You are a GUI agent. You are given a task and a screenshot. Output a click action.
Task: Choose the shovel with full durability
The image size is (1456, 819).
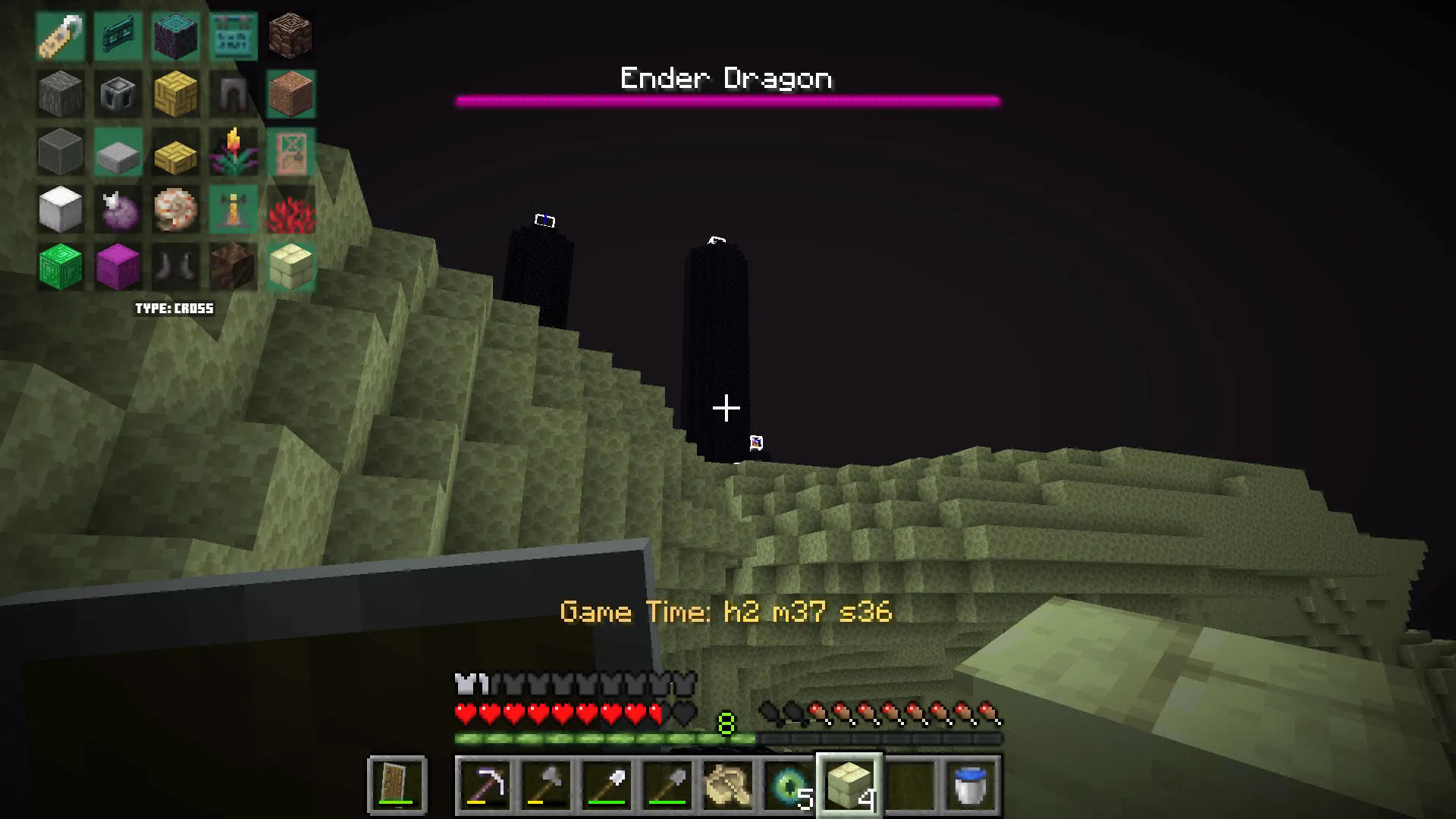[607, 786]
